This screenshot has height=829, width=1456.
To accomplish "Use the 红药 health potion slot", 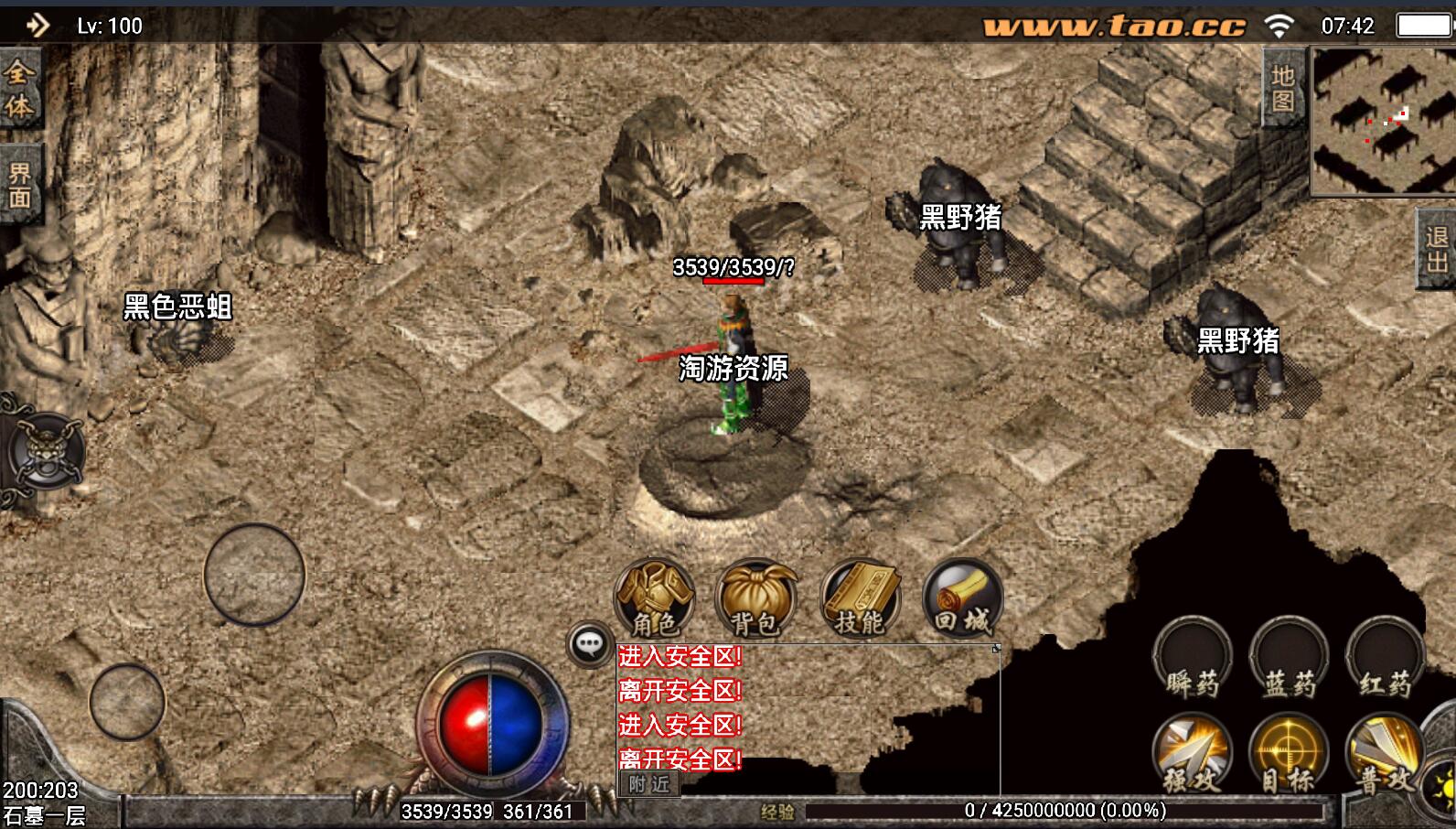I will tap(1385, 659).
